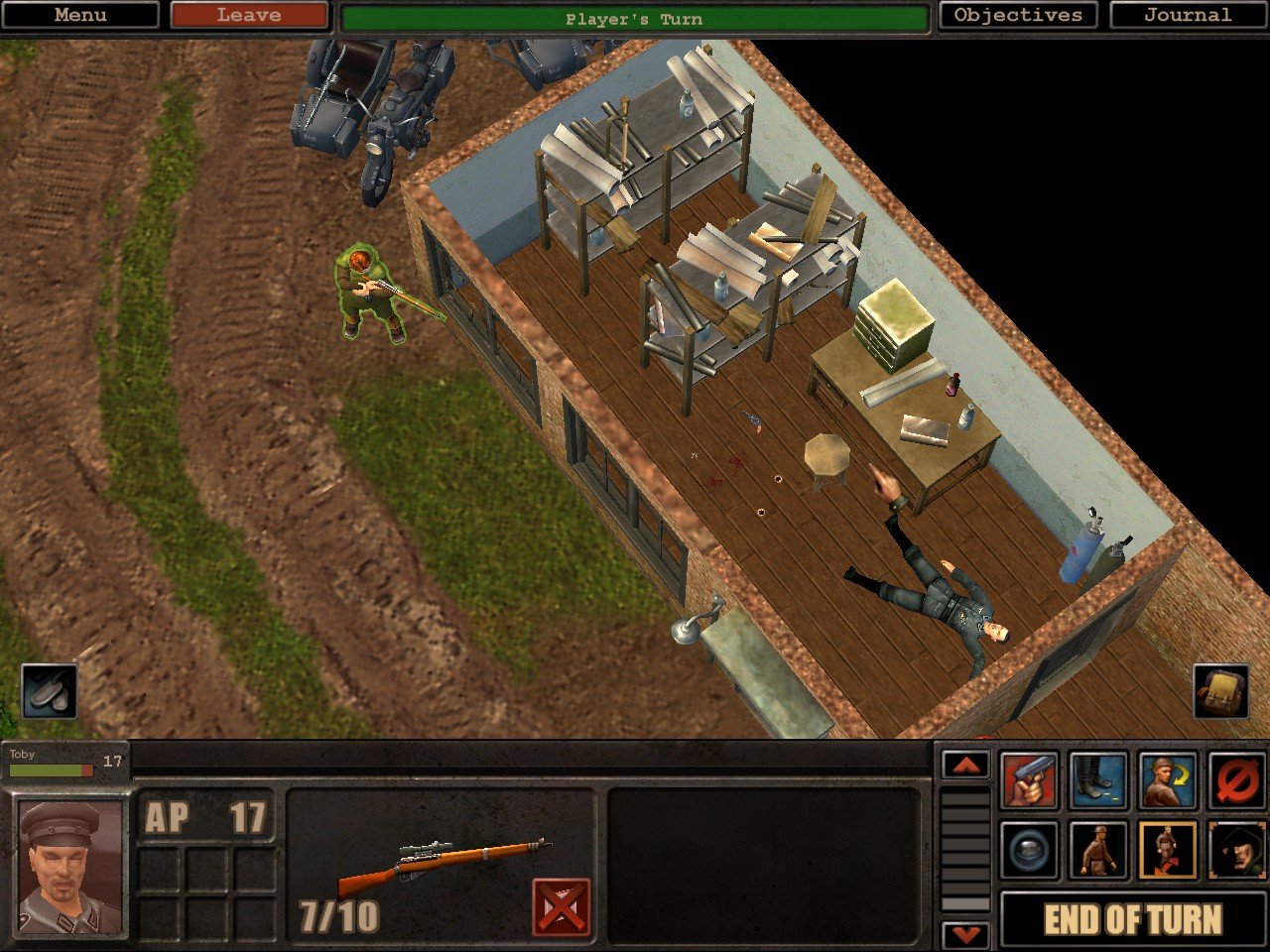Select the pistol attack action icon
The height and width of the screenshot is (952, 1270).
[1029, 781]
